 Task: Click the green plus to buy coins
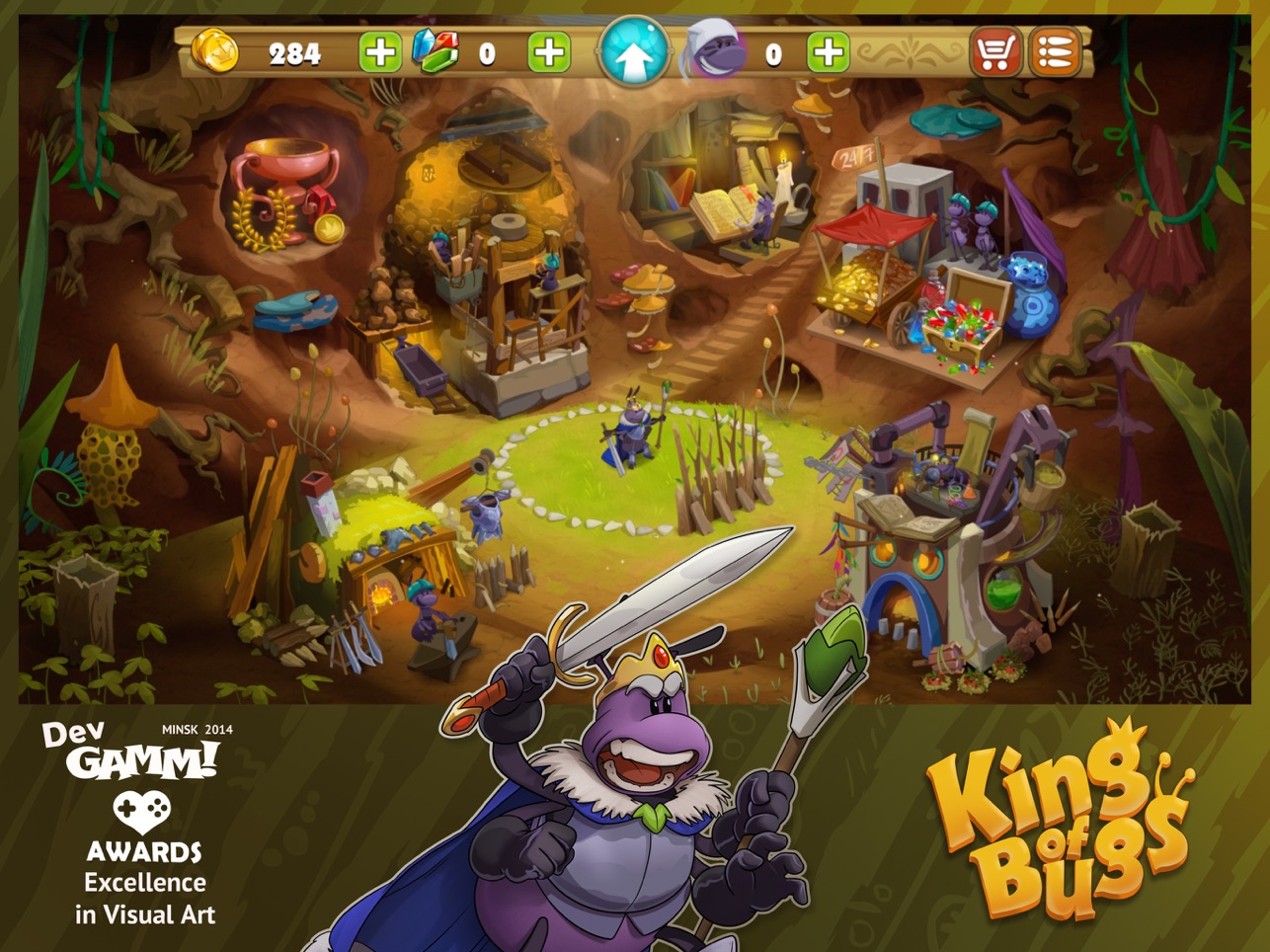[380, 49]
